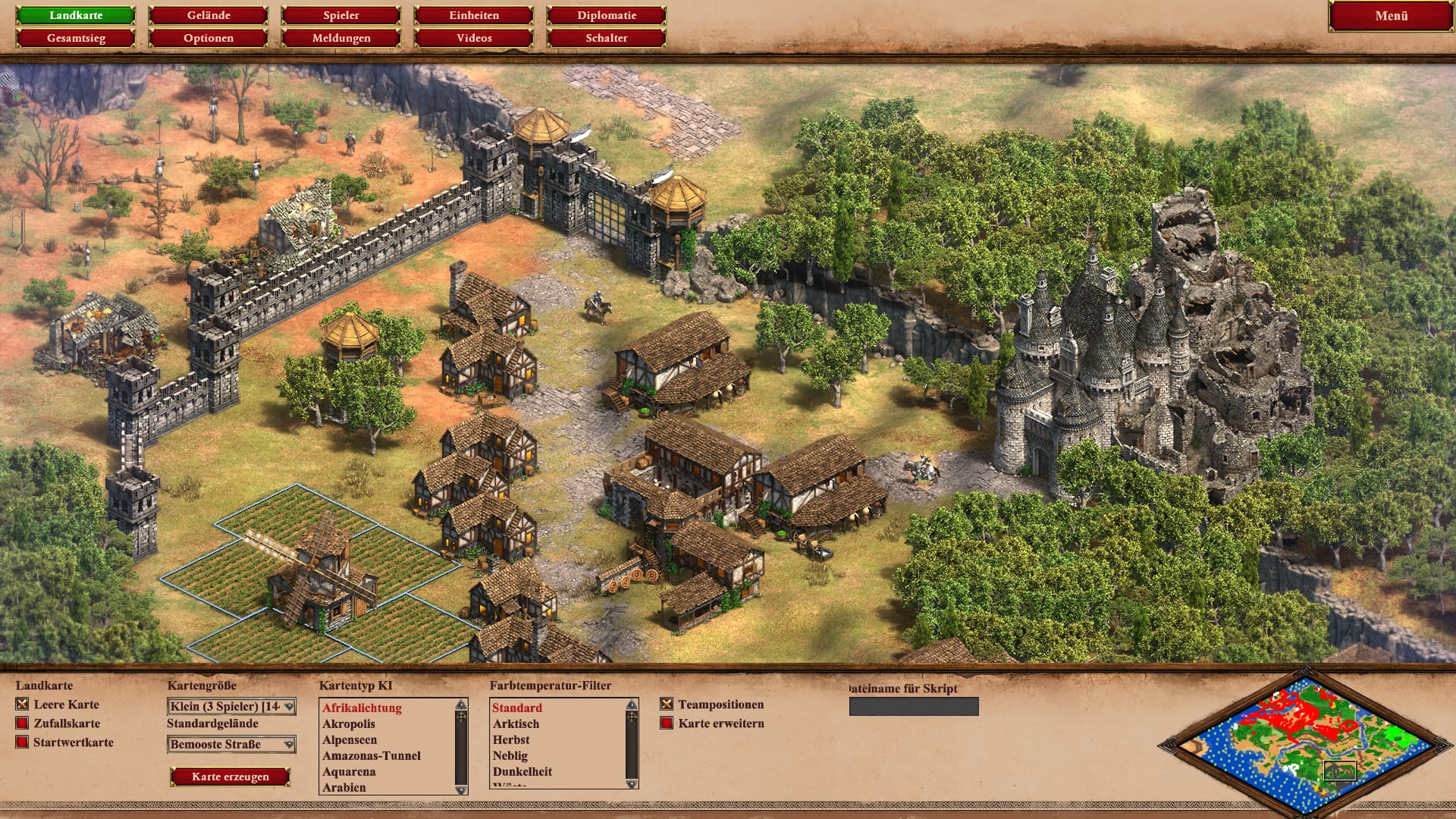Image resolution: width=1456 pixels, height=819 pixels.
Task: Choose the Startwertkarte option
Action: pos(22,742)
